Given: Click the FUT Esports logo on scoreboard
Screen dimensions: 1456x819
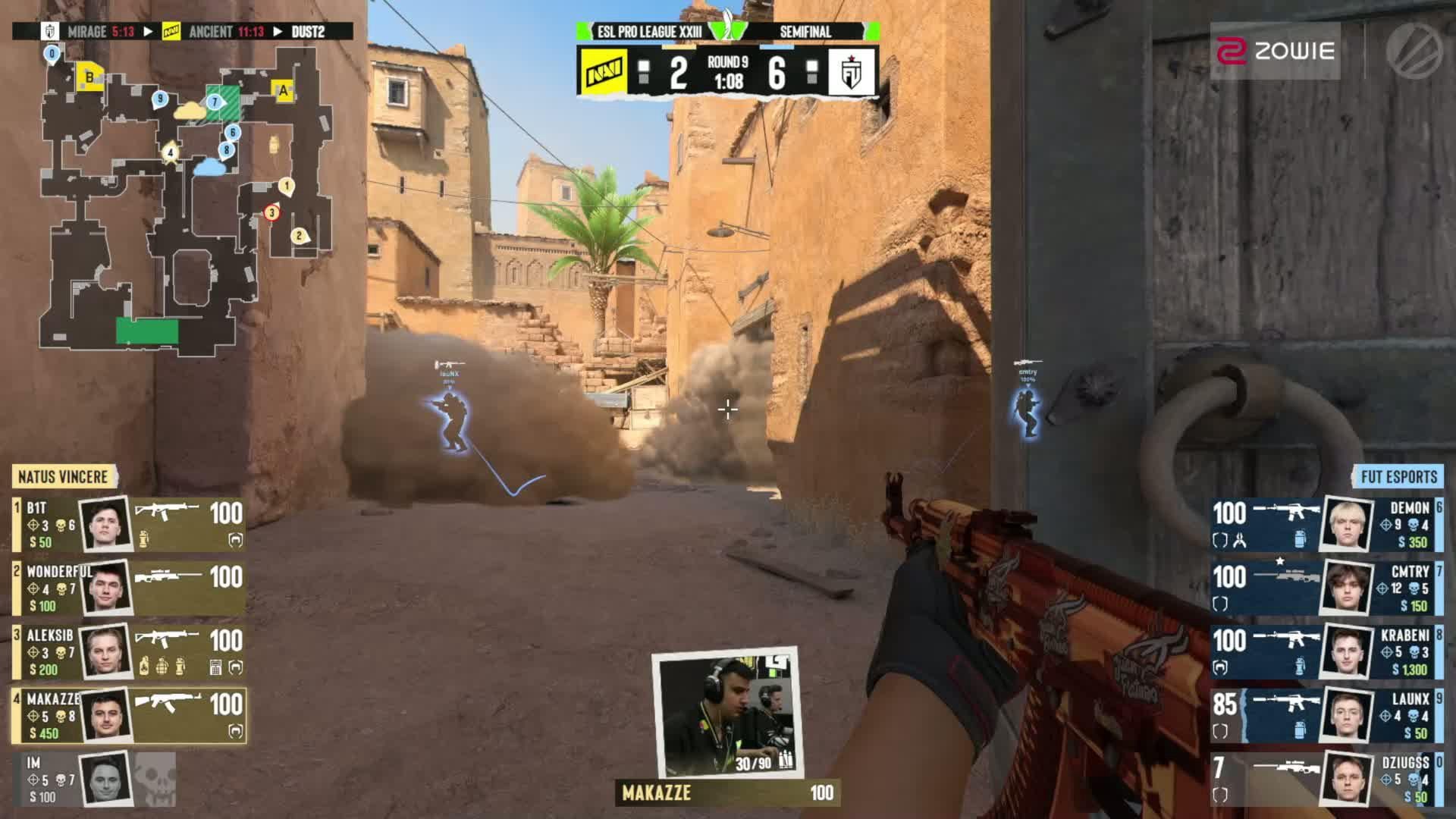Looking at the screenshot, I should coord(852,72).
